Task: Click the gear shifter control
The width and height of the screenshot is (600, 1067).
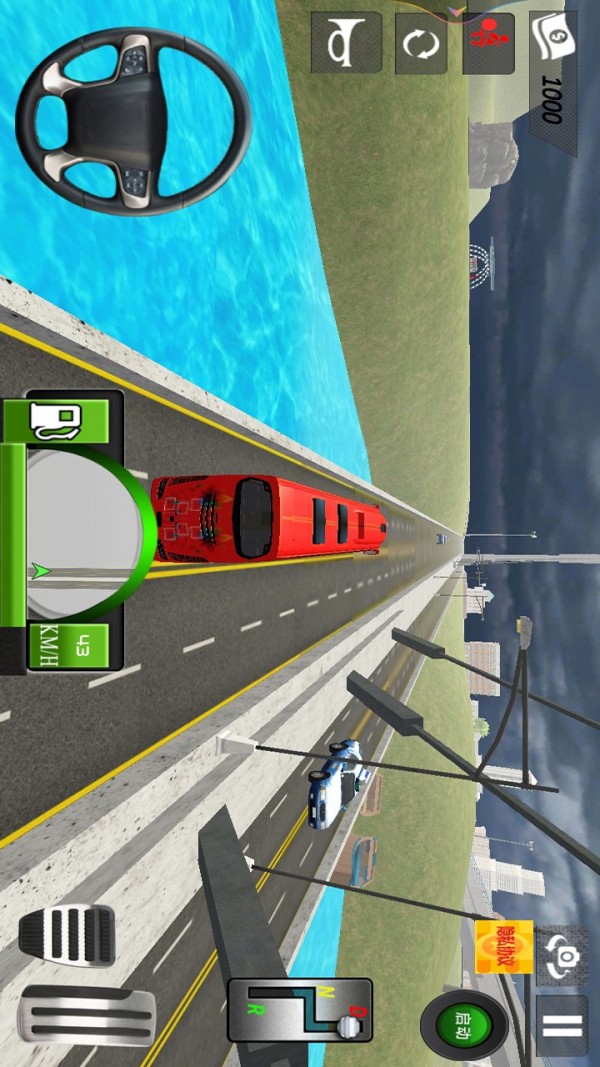Action: [300, 1010]
